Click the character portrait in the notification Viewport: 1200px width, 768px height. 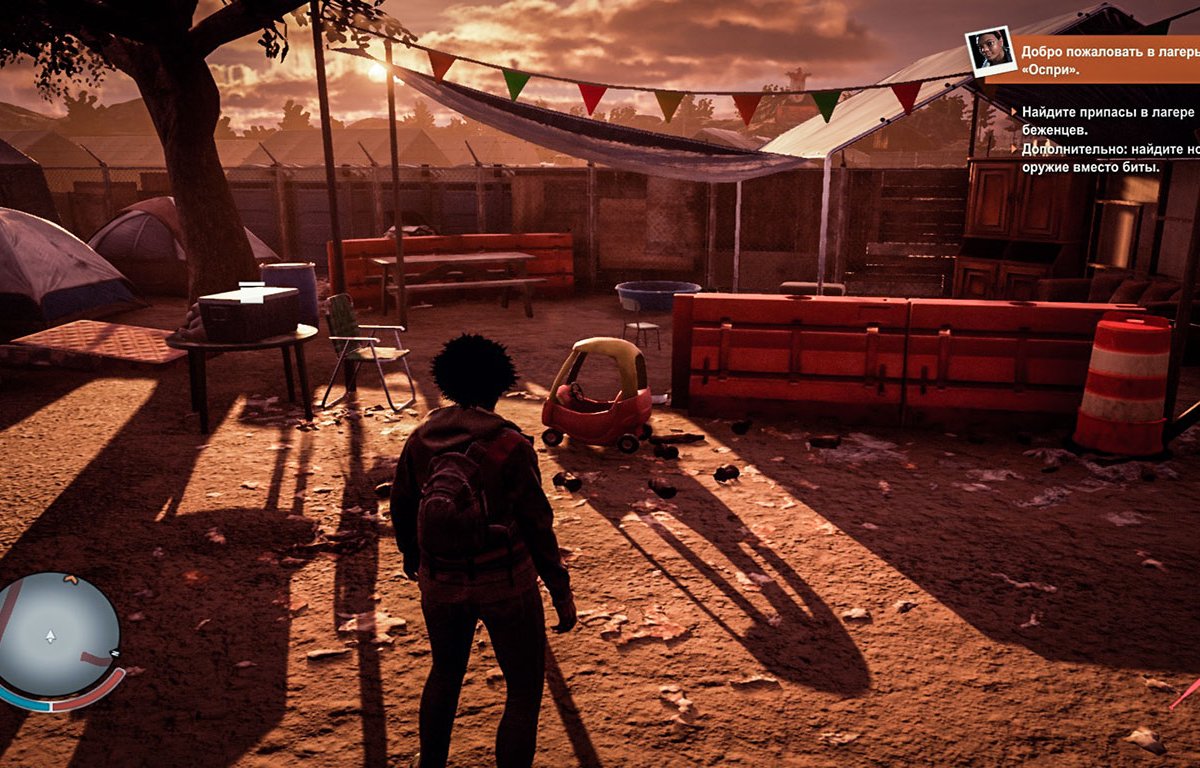coord(990,52)
